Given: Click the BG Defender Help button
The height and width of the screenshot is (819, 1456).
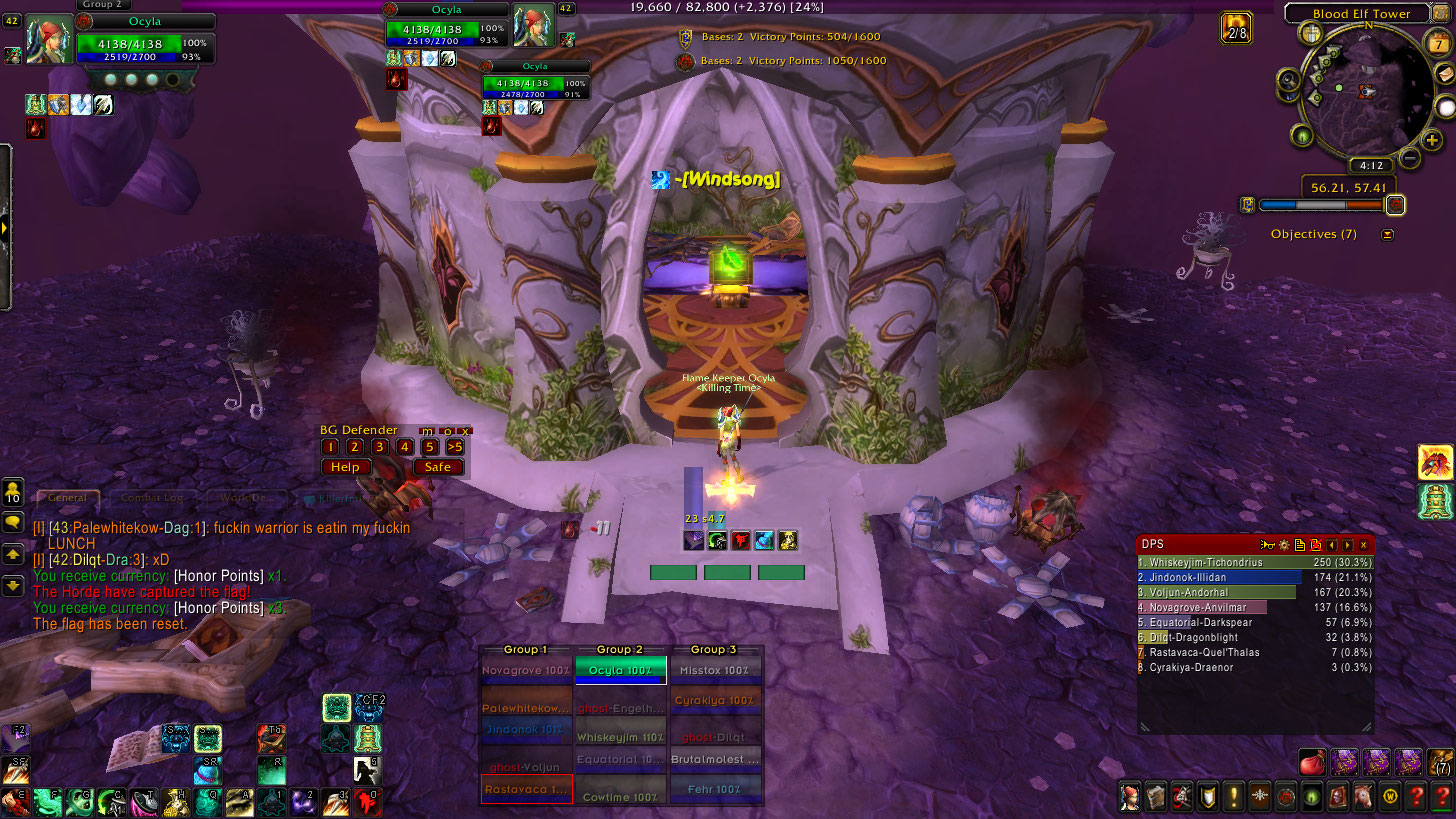Looking at the screenshot, I should (x=345, y=467).
